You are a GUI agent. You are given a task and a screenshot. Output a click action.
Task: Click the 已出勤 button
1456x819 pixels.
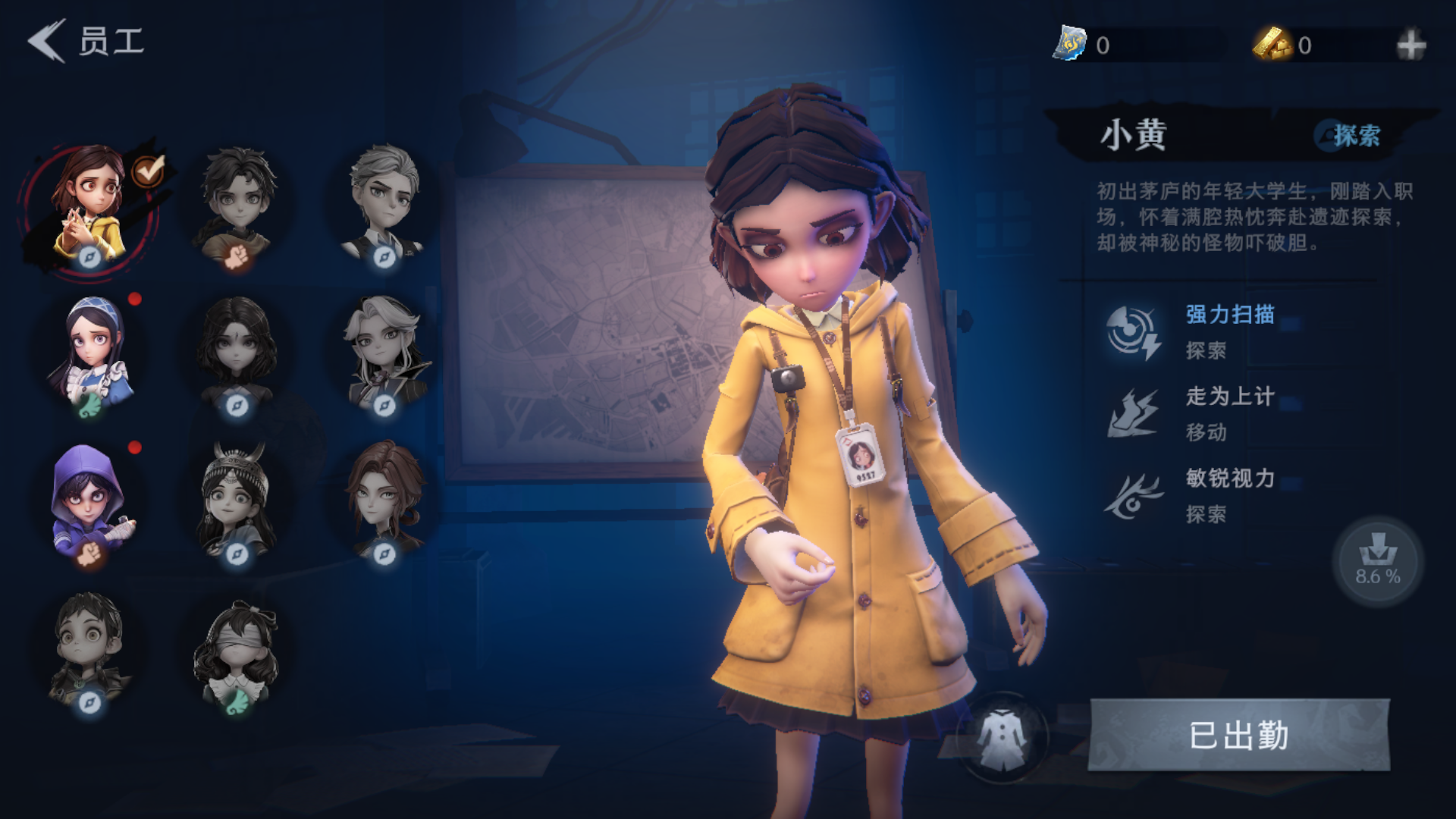pos(1239,736)
